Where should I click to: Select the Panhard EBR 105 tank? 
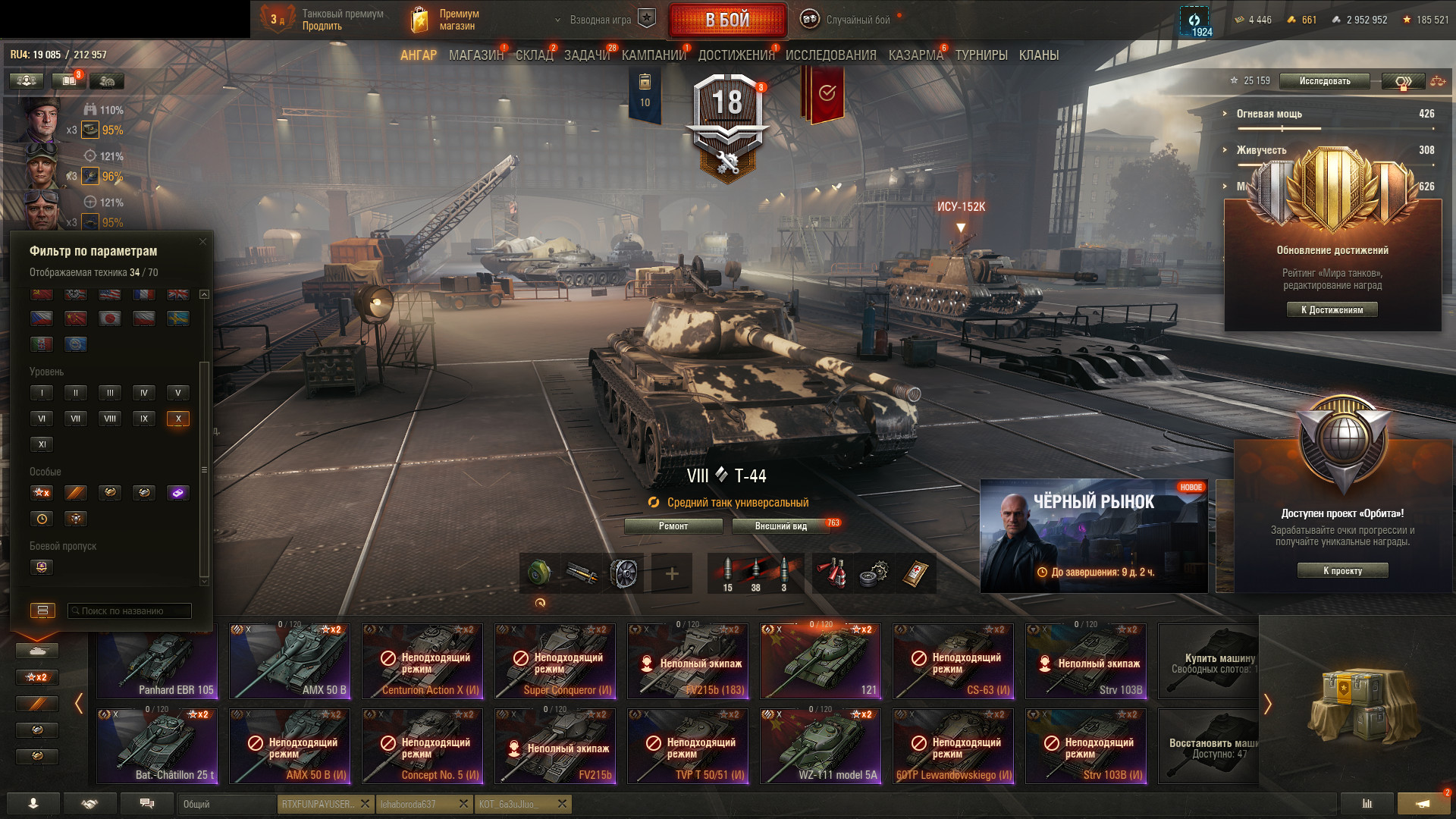tap(157, 661)
